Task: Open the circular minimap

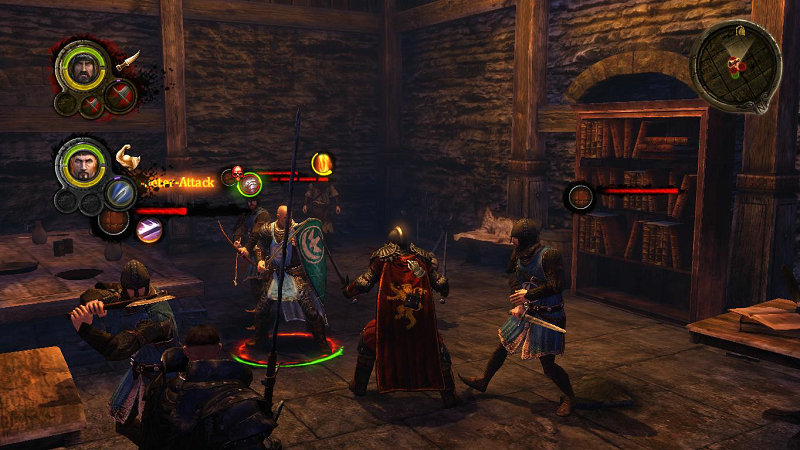Action: pos(735,65)
